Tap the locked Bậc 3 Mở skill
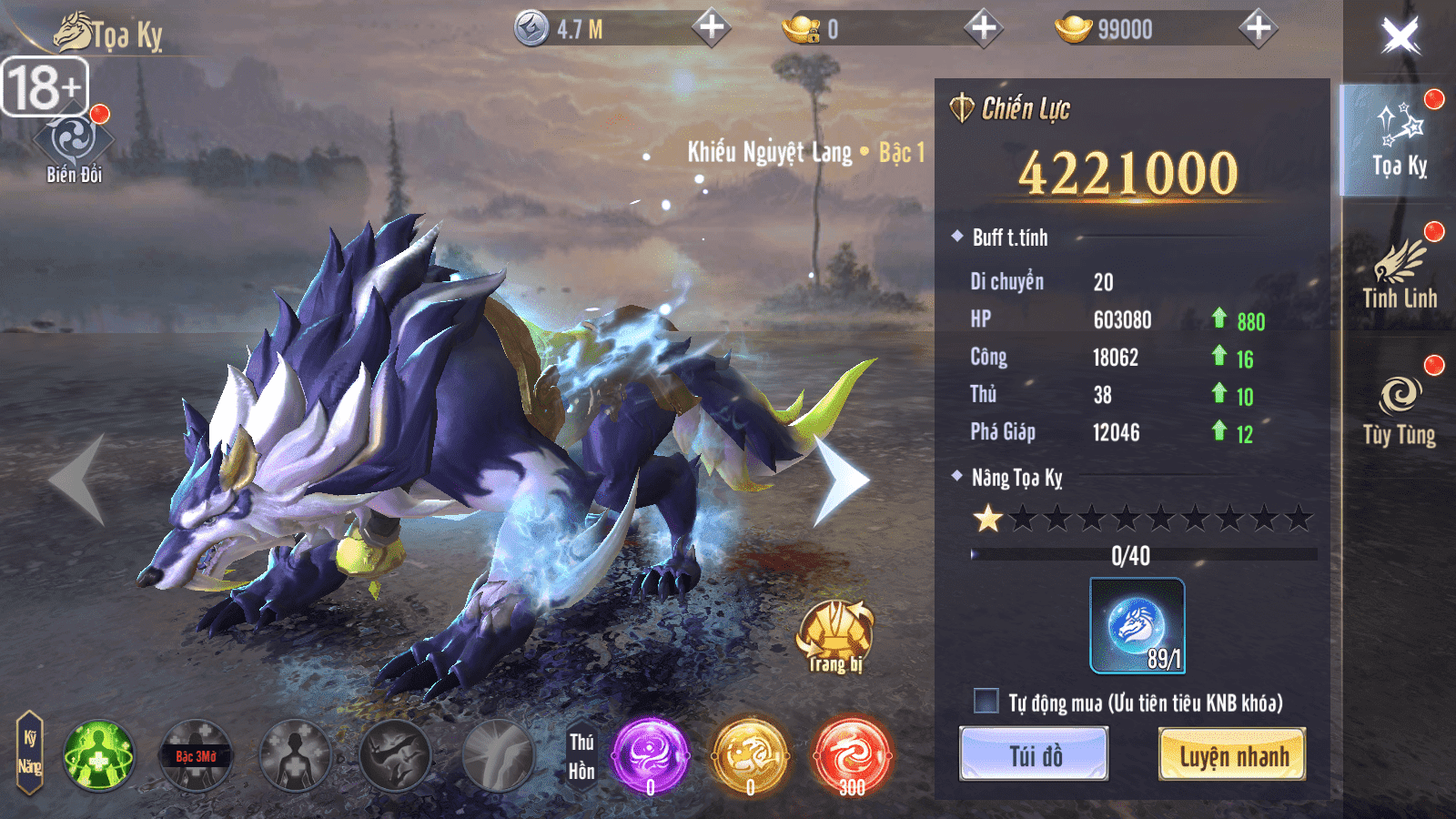This screenshot has height=819, width=1456. click(x=197, y=755)
